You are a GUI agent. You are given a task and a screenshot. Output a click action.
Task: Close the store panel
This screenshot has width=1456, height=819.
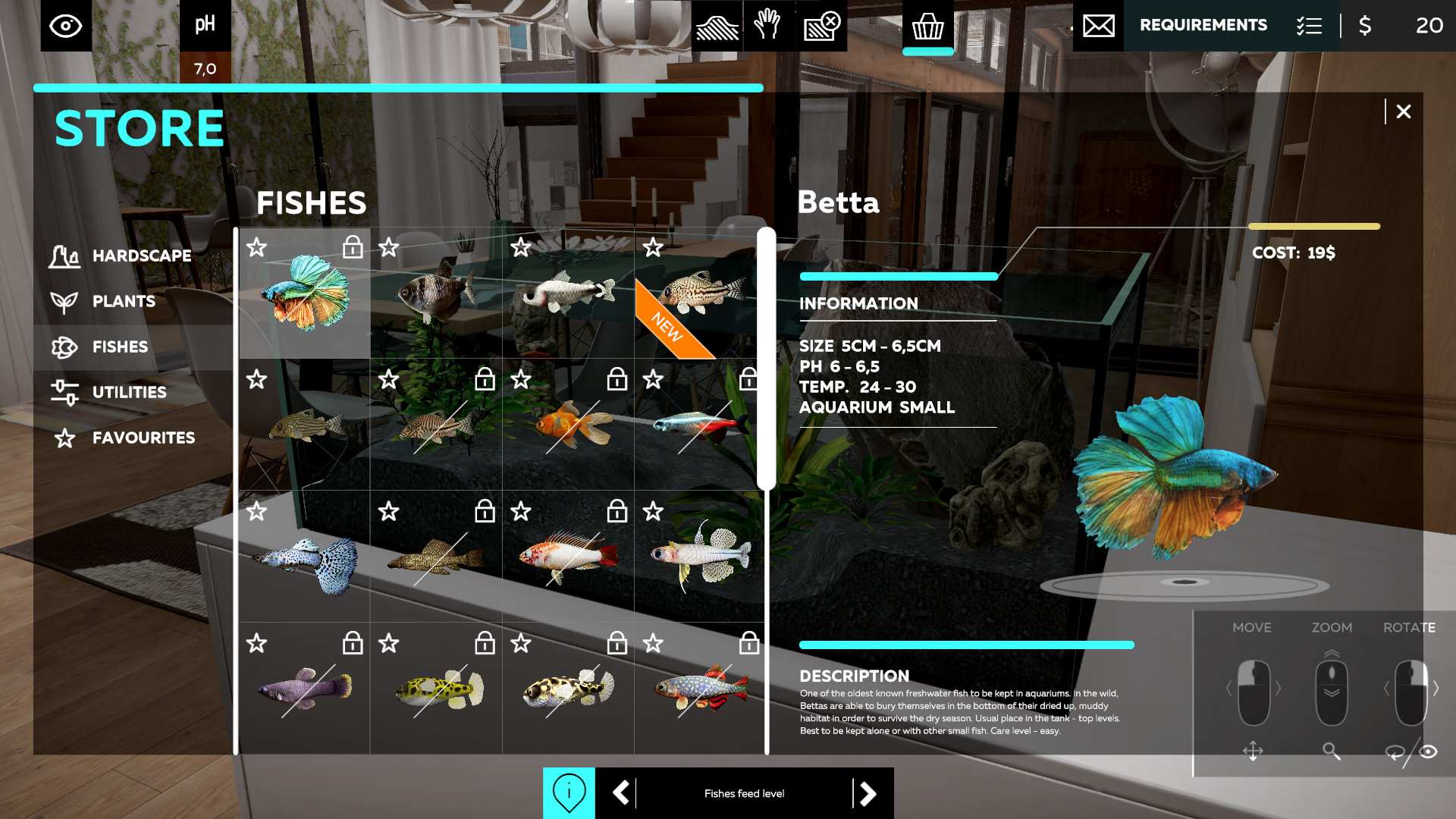click(1403, 111)
